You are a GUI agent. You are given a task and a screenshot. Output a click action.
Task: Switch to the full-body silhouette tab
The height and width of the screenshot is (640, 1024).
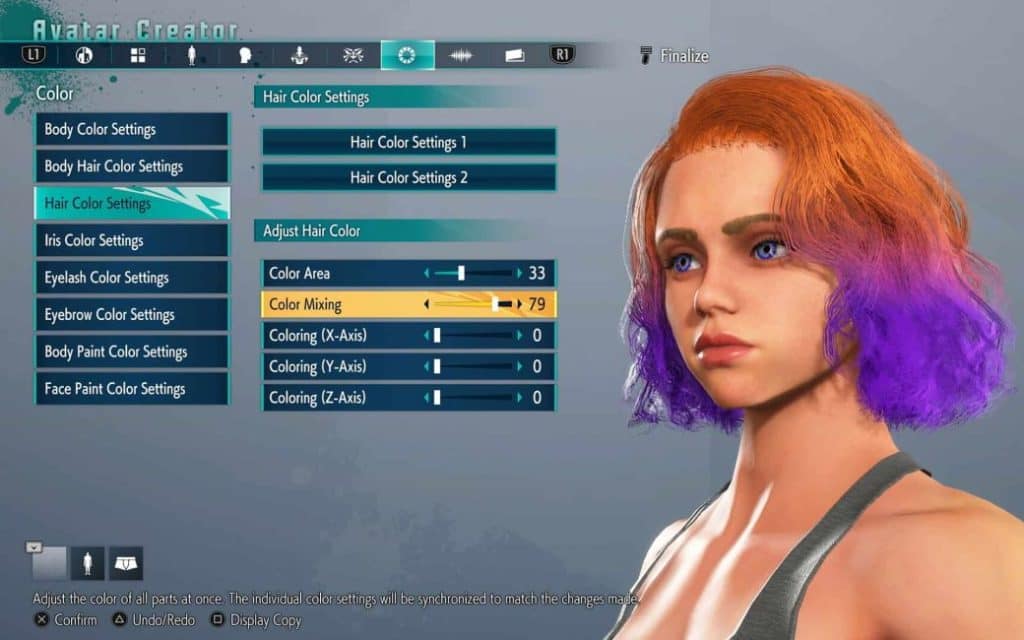pos(192,55)
